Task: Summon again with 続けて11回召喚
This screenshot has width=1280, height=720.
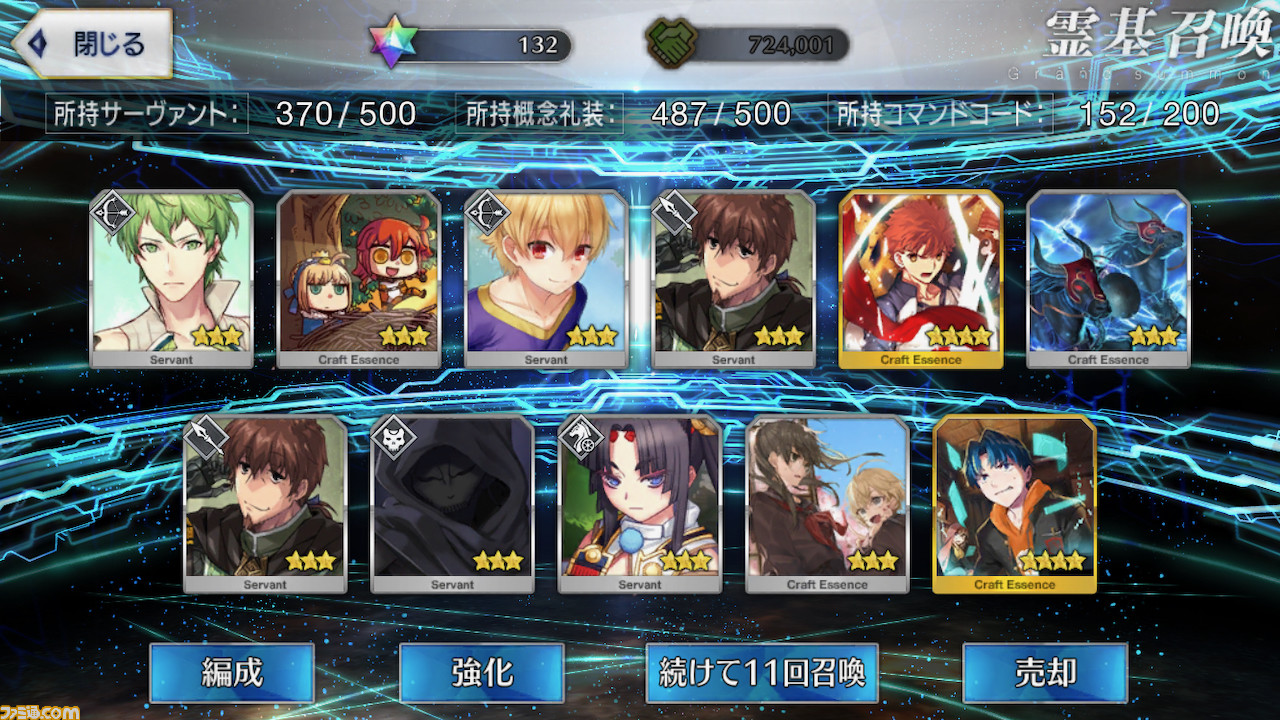Action: (762, 673)
